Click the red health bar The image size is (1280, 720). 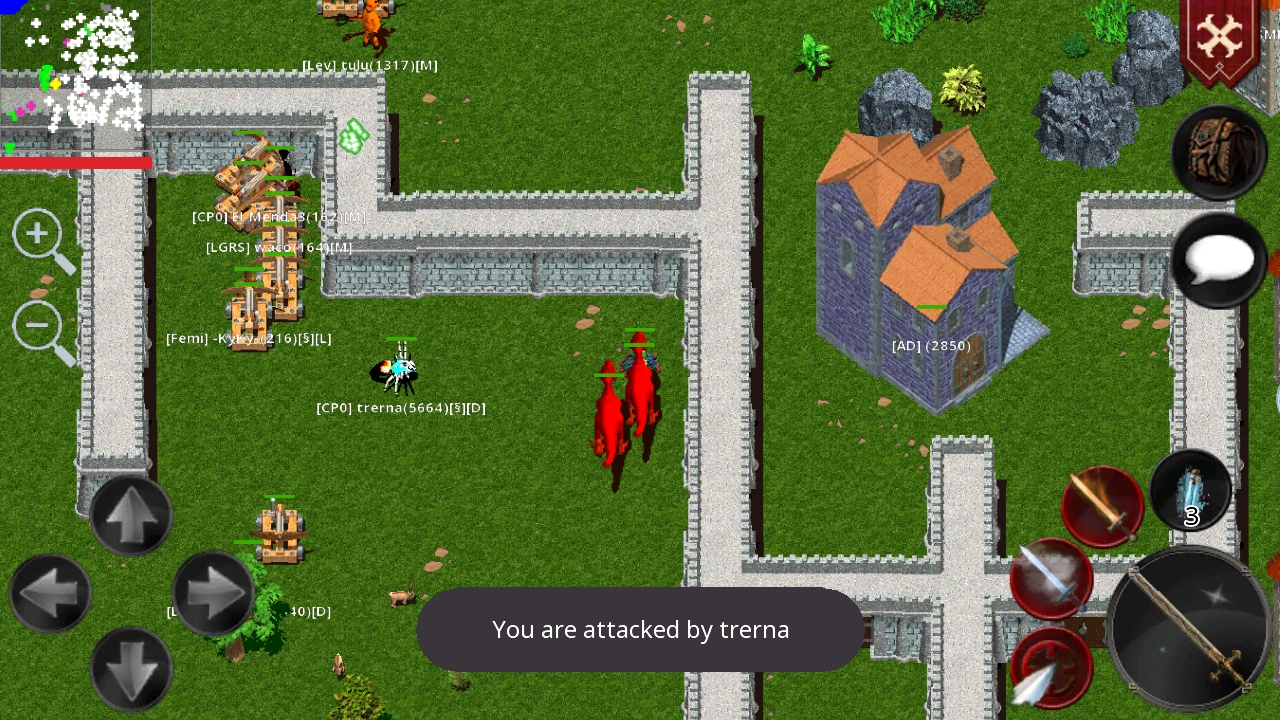(x=75, y=163)
